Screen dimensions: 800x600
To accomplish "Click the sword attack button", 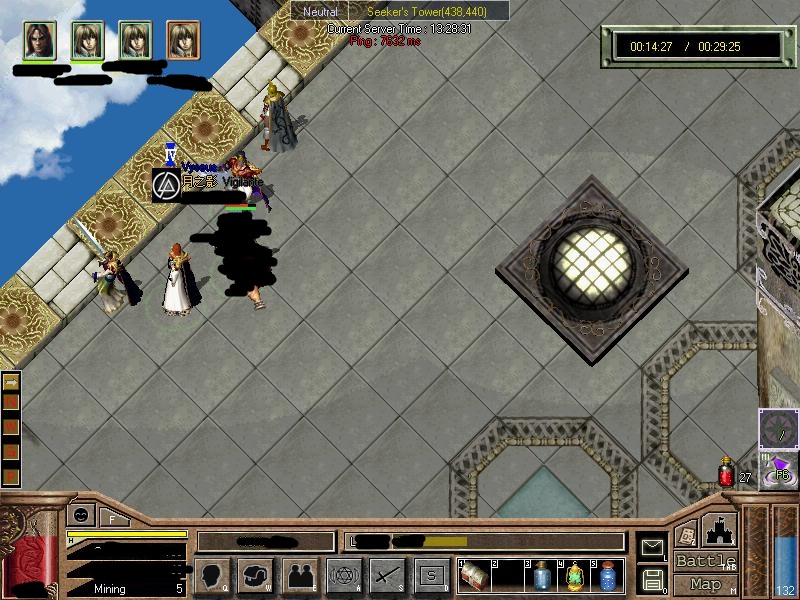I will (387, 575).
